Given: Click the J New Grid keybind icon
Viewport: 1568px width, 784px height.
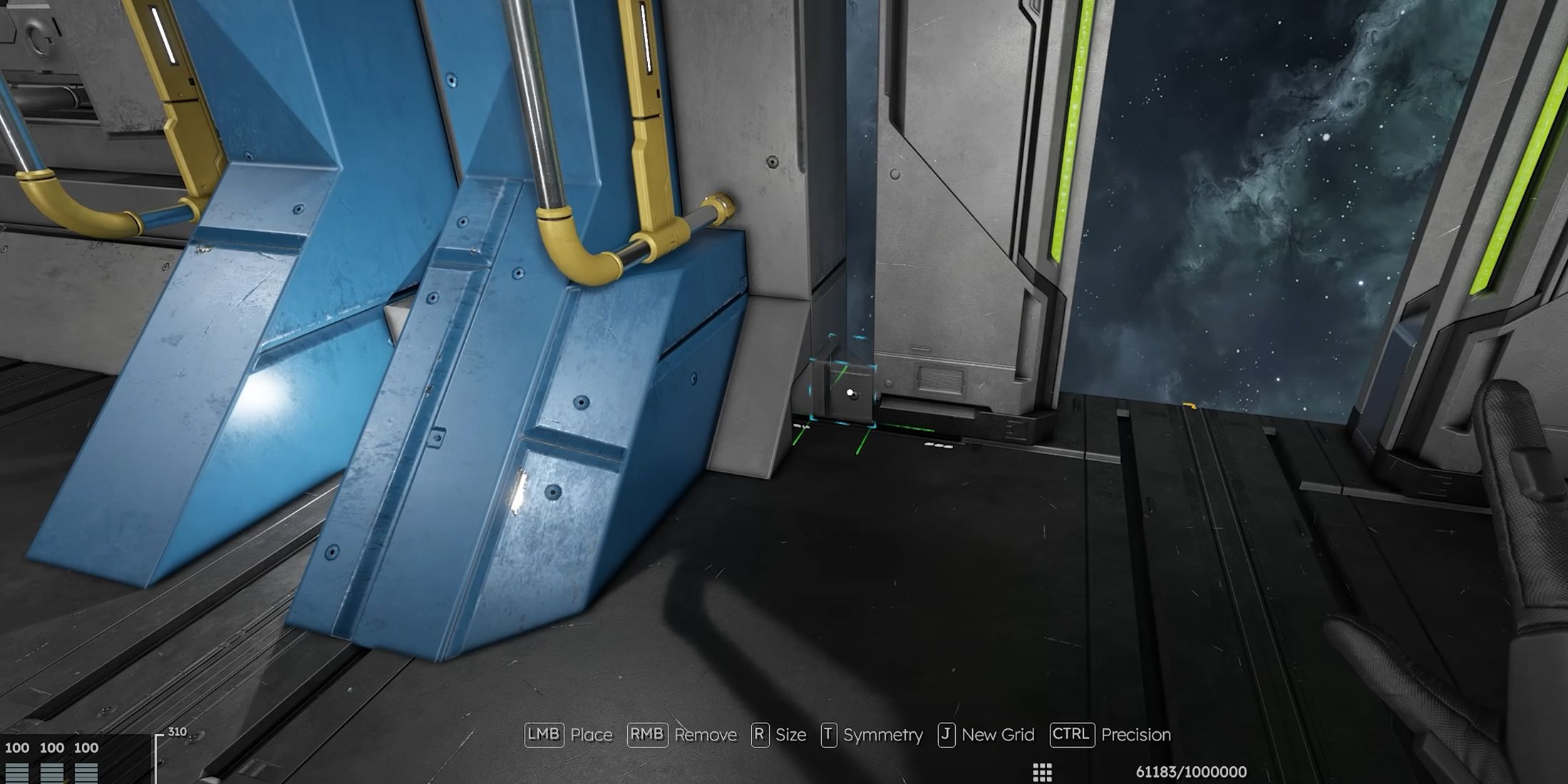Looking at the screenshot, I should pos(947,735).
